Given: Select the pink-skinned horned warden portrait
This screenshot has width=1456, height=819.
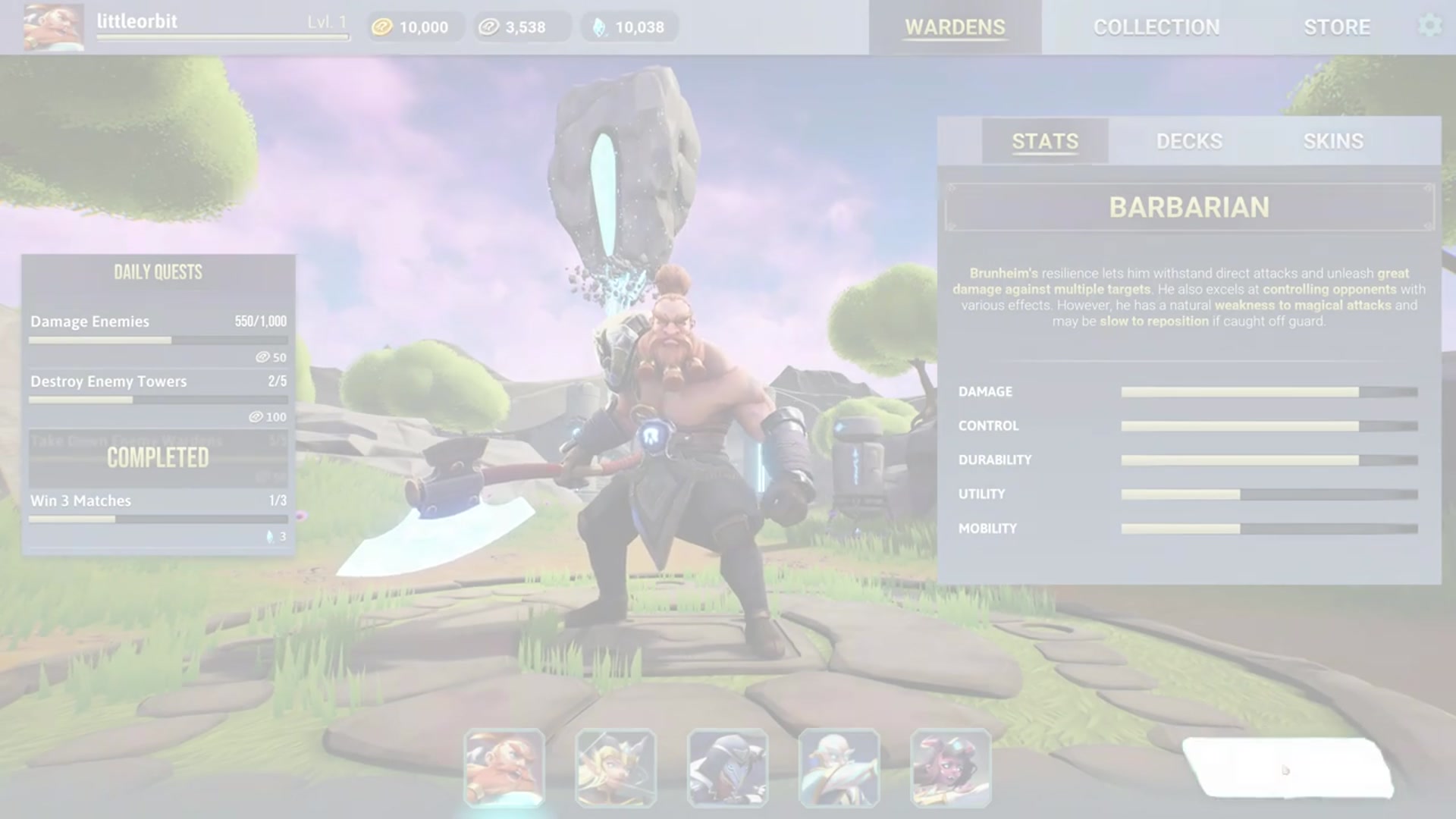Looking at the screenshot, I should (x=950, y=767).
